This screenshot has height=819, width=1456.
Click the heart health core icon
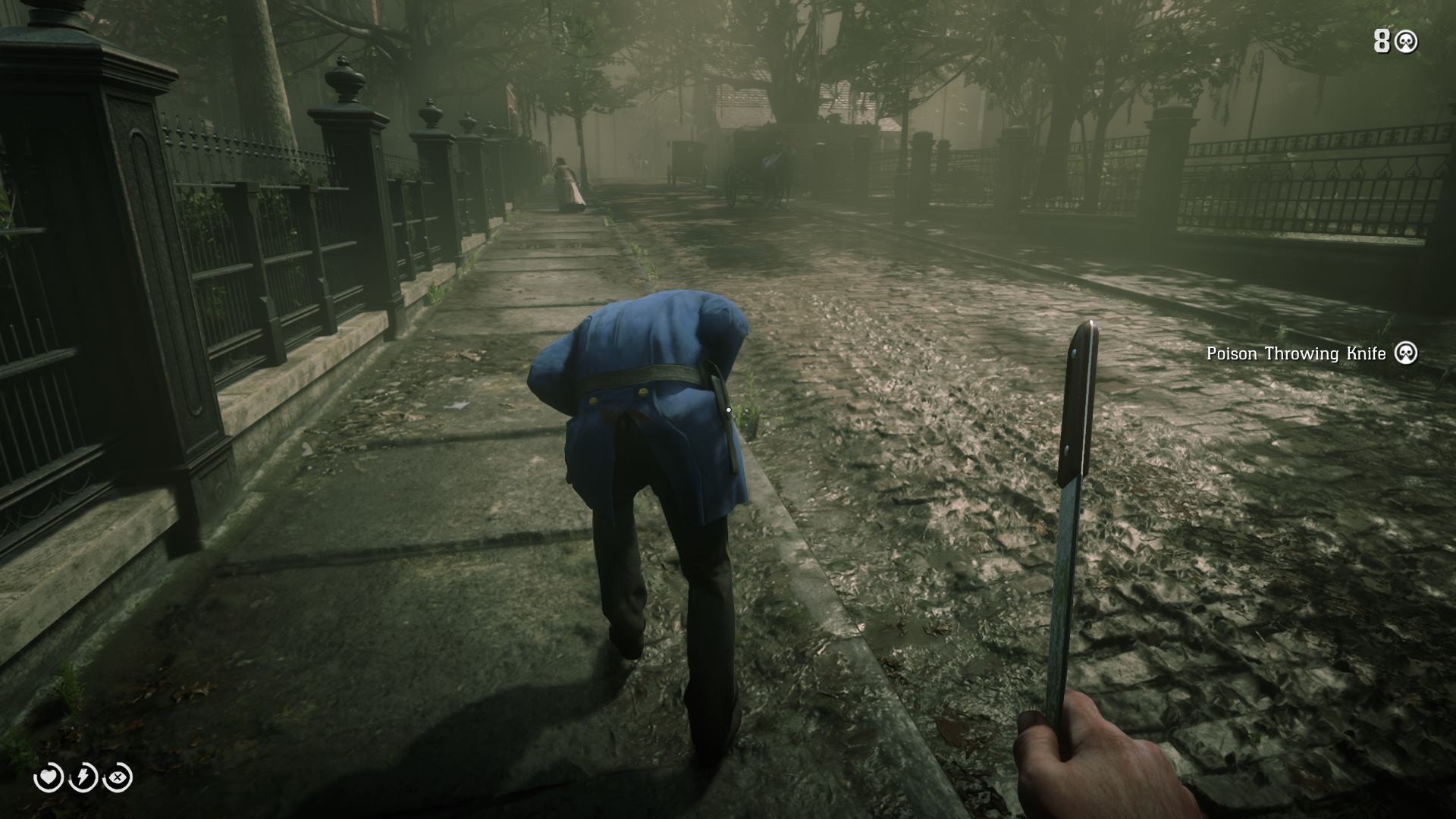click(x=49, y=777)
